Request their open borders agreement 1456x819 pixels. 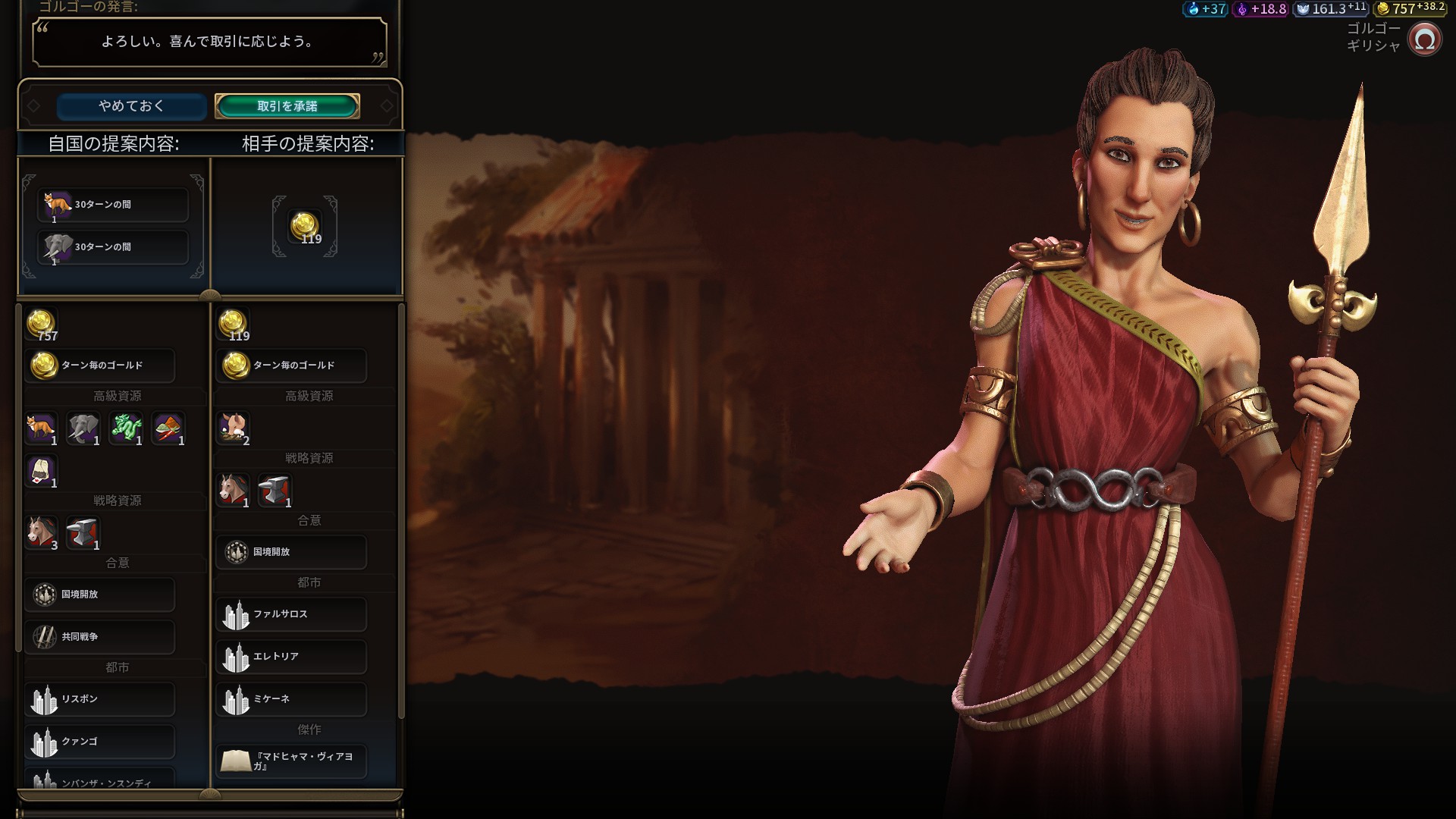pyautogui.click(x=291, y=552)
